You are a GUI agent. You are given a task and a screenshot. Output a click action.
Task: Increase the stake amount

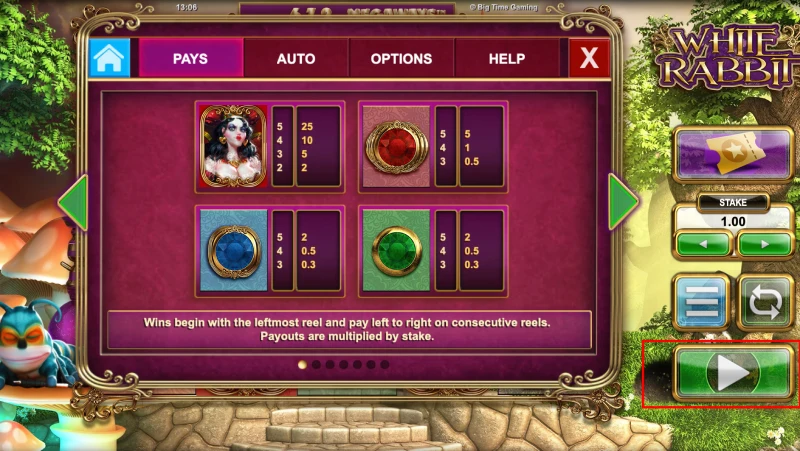pyautogui.click(x=765, y=243)
